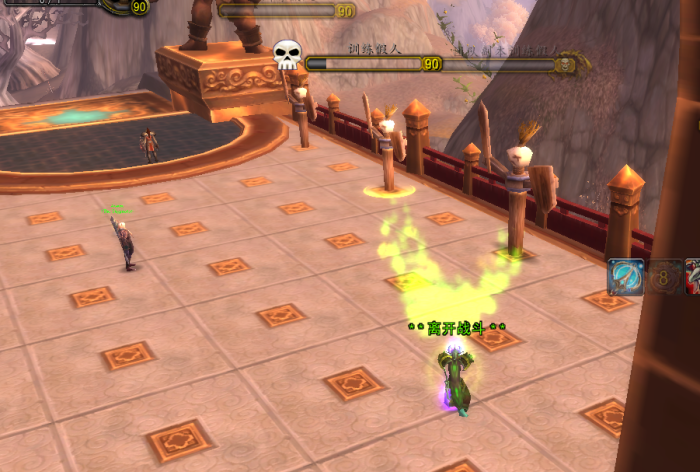The height and width of the screenshot is (472, 700).
Task: Click the white skull portrait of the target frame
Action: coord(287,54)
